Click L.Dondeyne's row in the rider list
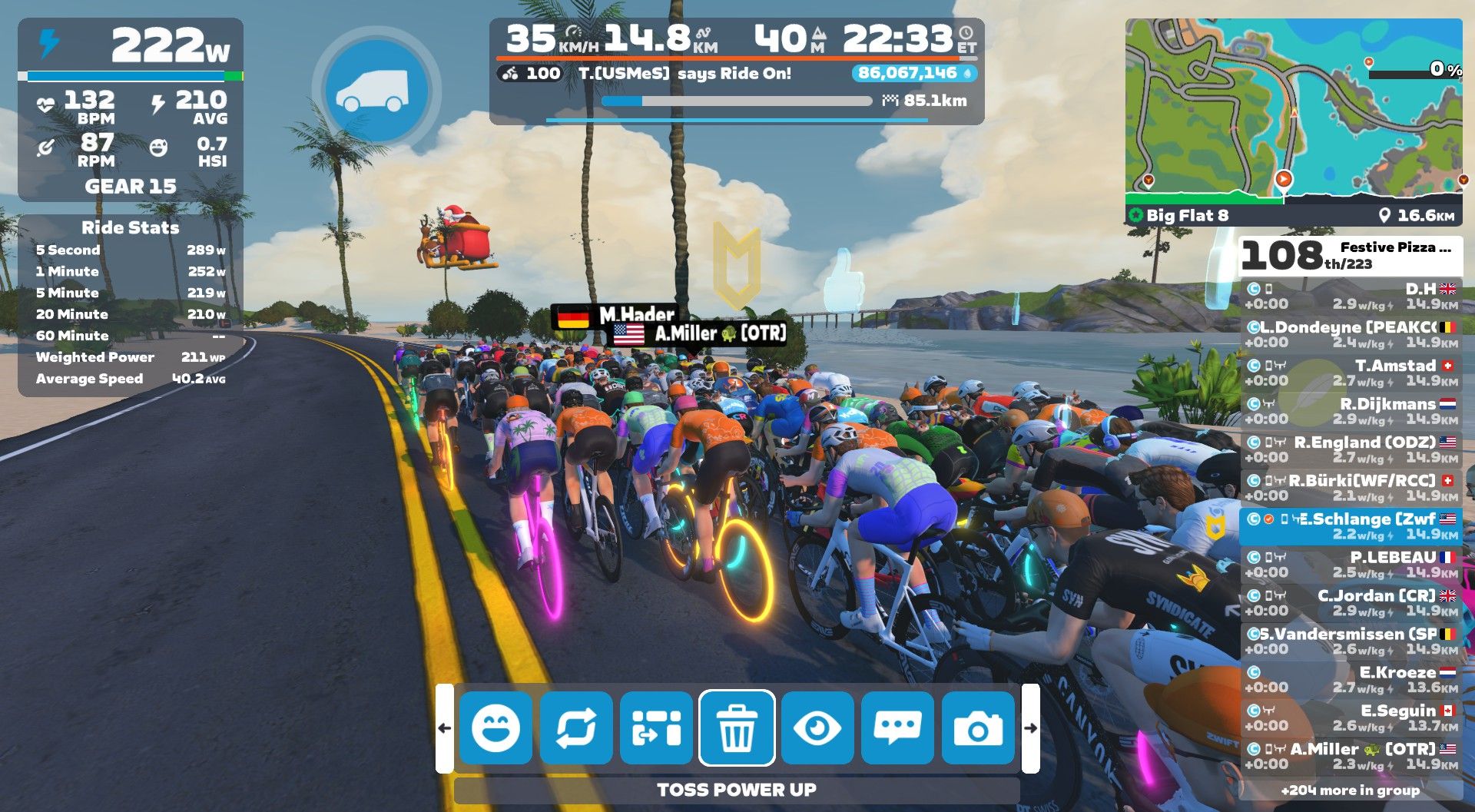The height and width of the screenshot is (812, 1475). coord(1351,334)
